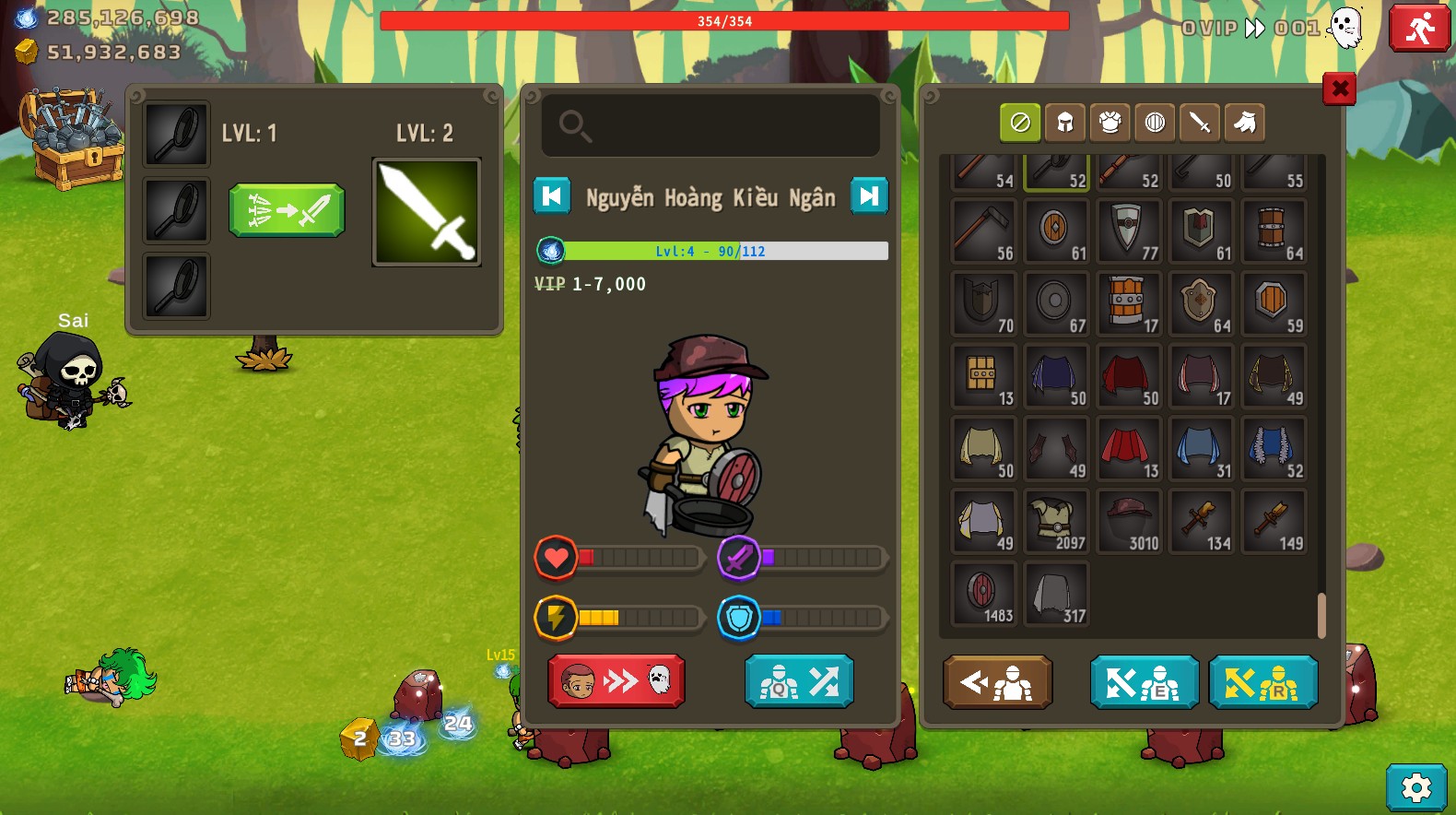Click the green weapon upgrade arrow button
The height and width of the screenshot is (815, 1456).
tap(287, 210)
